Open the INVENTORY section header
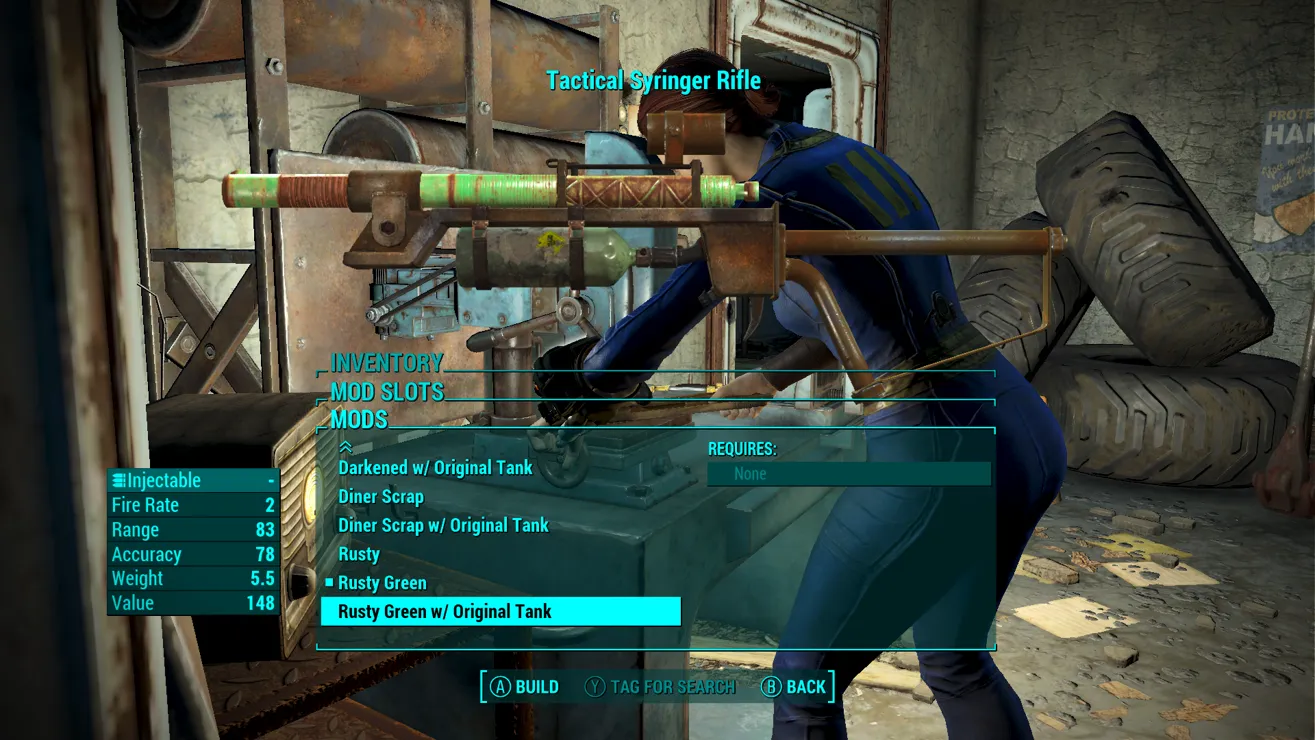1315x740 pixels. pyautogui.click(x=386, y=363)
